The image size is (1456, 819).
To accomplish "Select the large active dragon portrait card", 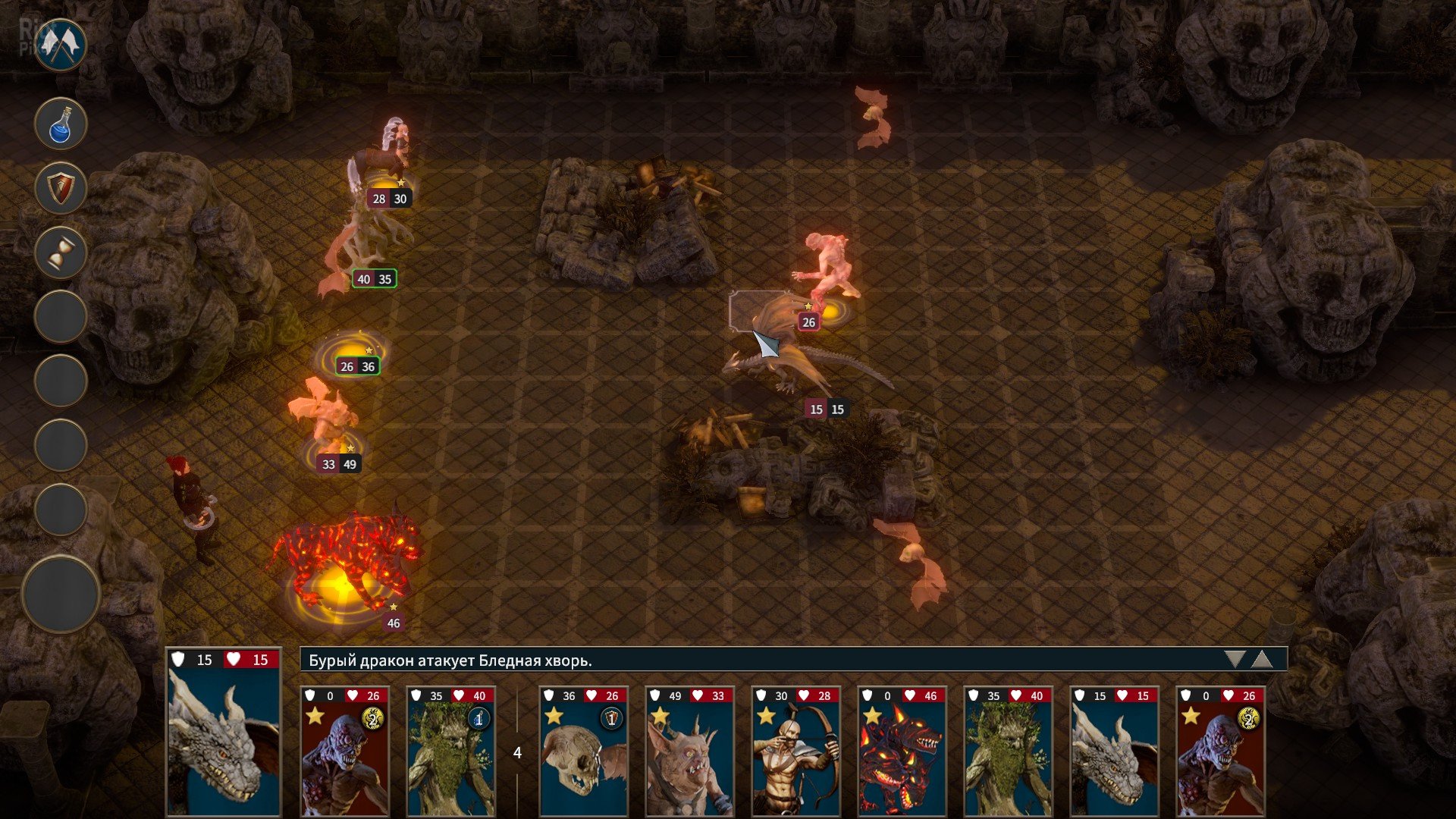I will tap(224, 733).
